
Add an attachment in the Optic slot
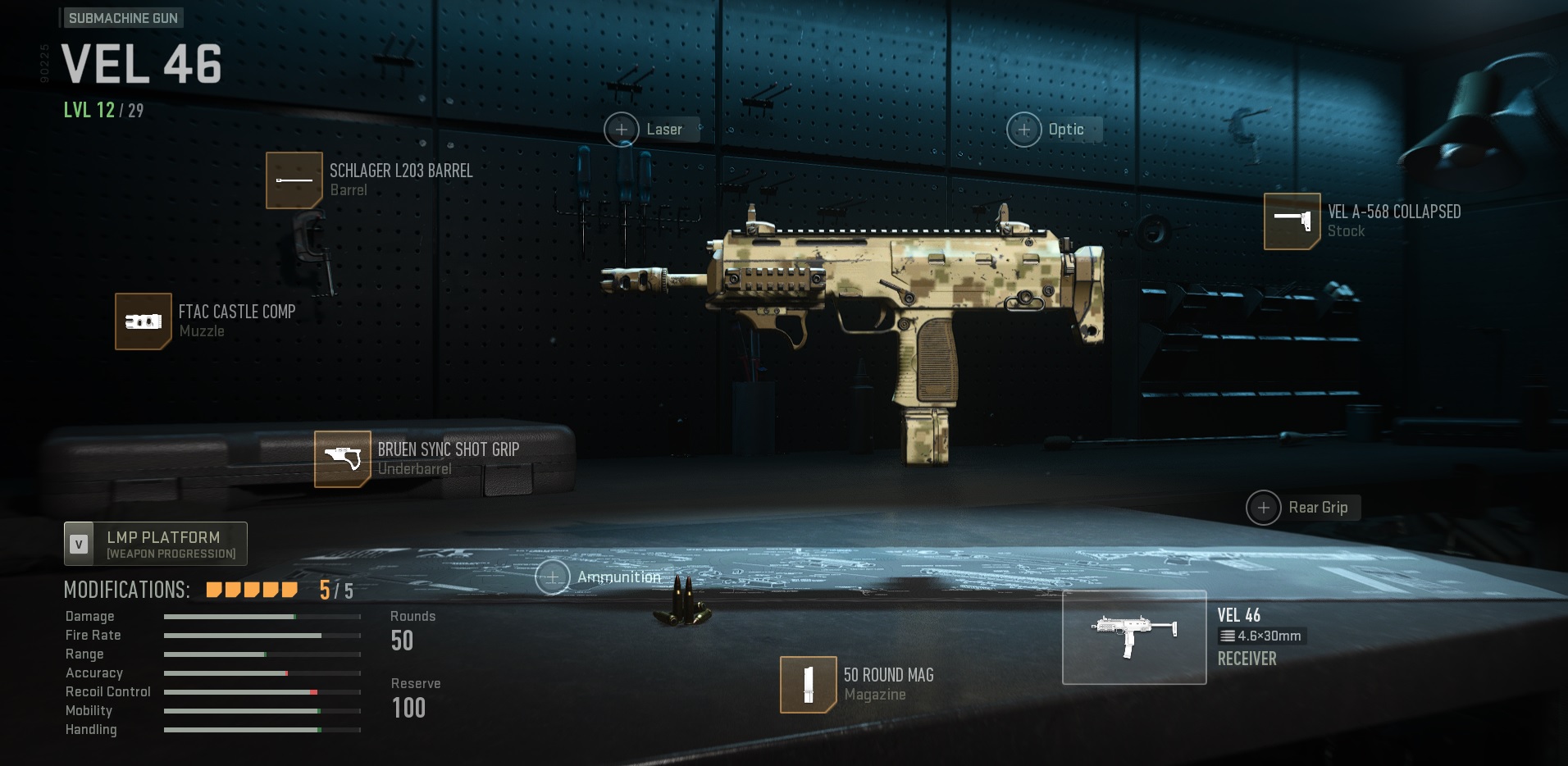(x=1024, y=130)
